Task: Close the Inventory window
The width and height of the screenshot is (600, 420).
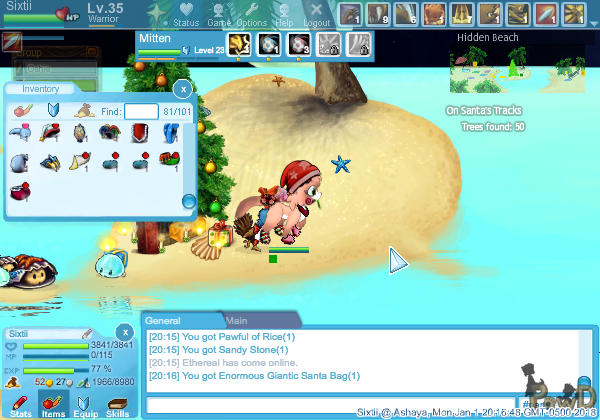Action: [x=185, y=89]
